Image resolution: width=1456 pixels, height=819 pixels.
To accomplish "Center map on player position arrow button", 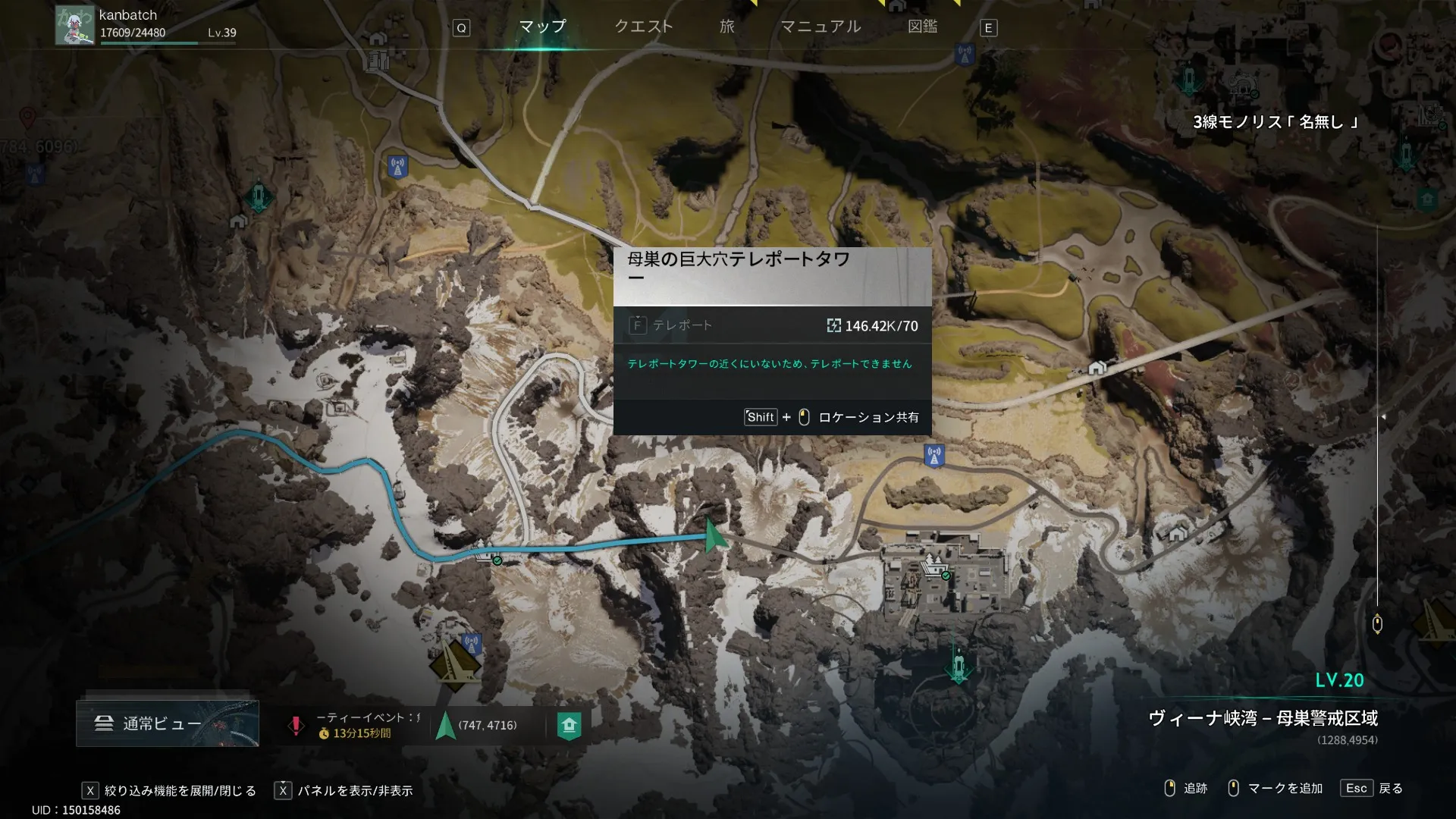I will [446, 726].
